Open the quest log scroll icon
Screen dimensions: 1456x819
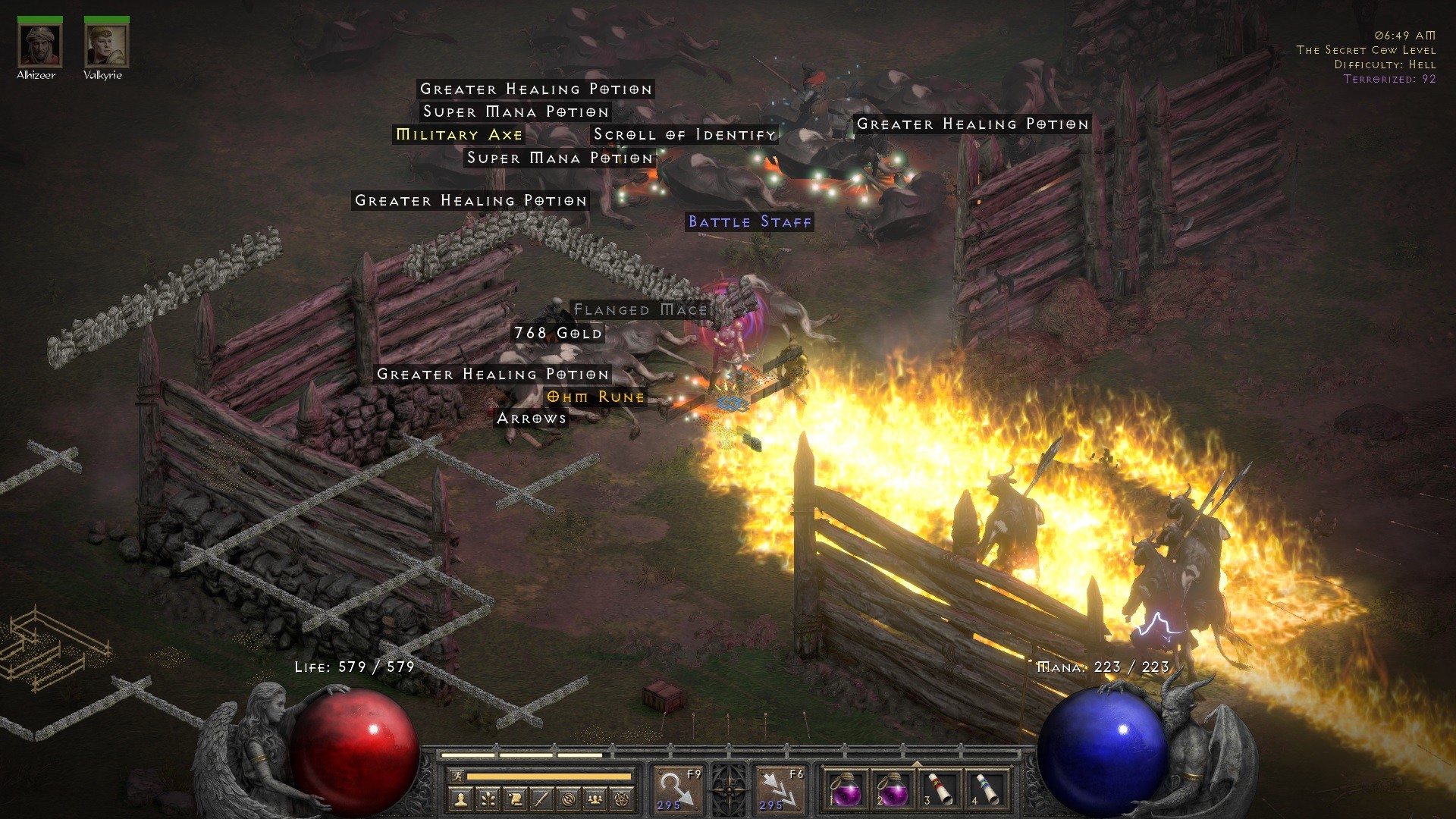[515, 799]
